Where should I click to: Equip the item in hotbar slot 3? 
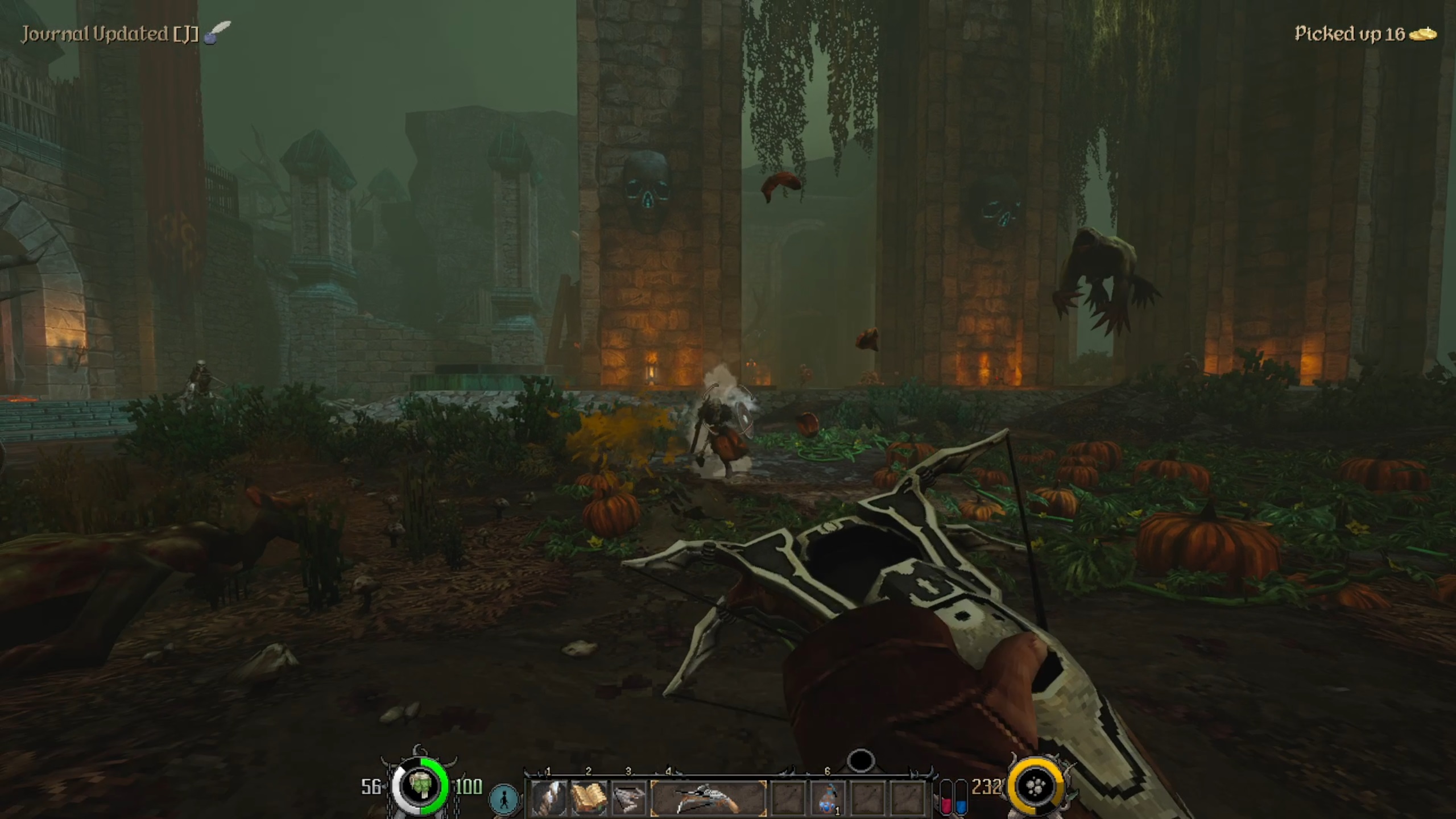629,798
